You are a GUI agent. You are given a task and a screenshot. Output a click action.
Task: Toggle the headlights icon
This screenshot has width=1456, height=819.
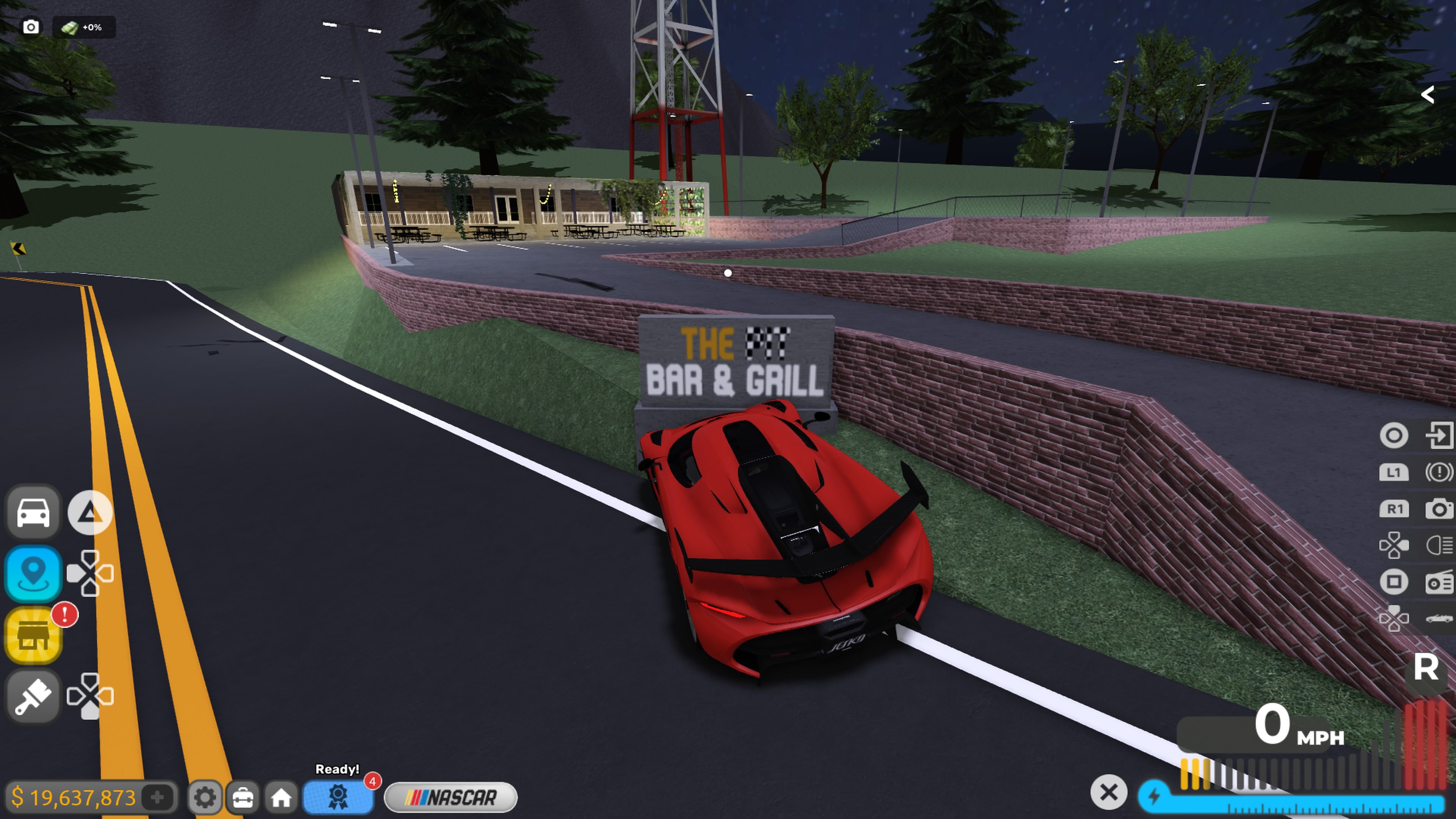coord(1438,546)
